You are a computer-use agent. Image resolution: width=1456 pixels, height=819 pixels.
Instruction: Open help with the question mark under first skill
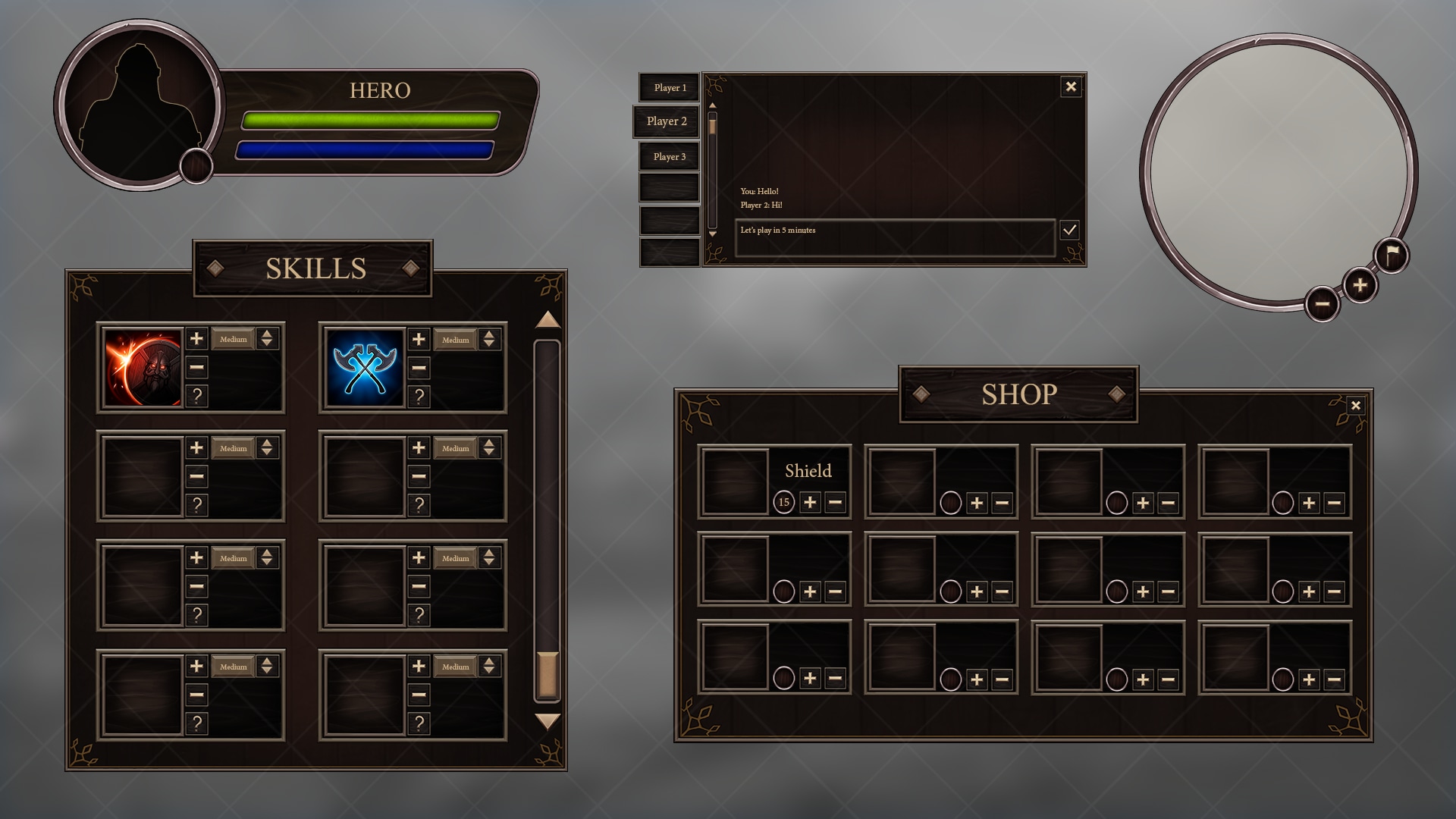197,395
